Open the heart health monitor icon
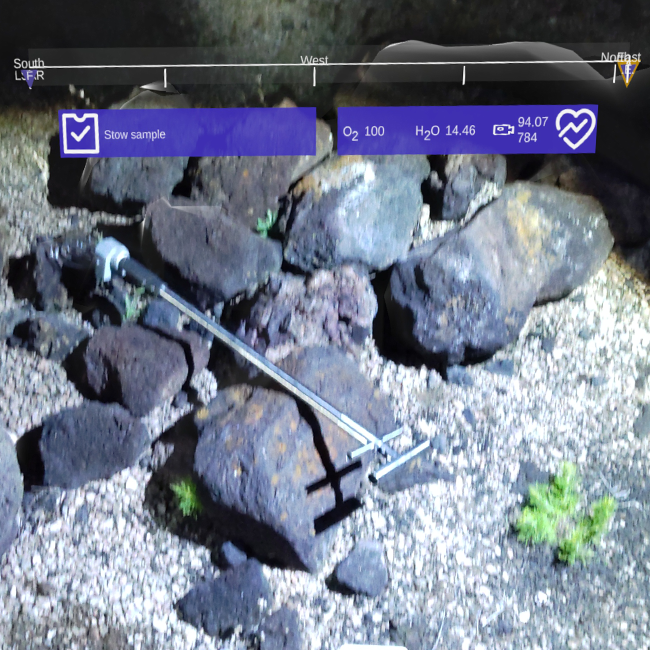 click(x=575, y=129)
